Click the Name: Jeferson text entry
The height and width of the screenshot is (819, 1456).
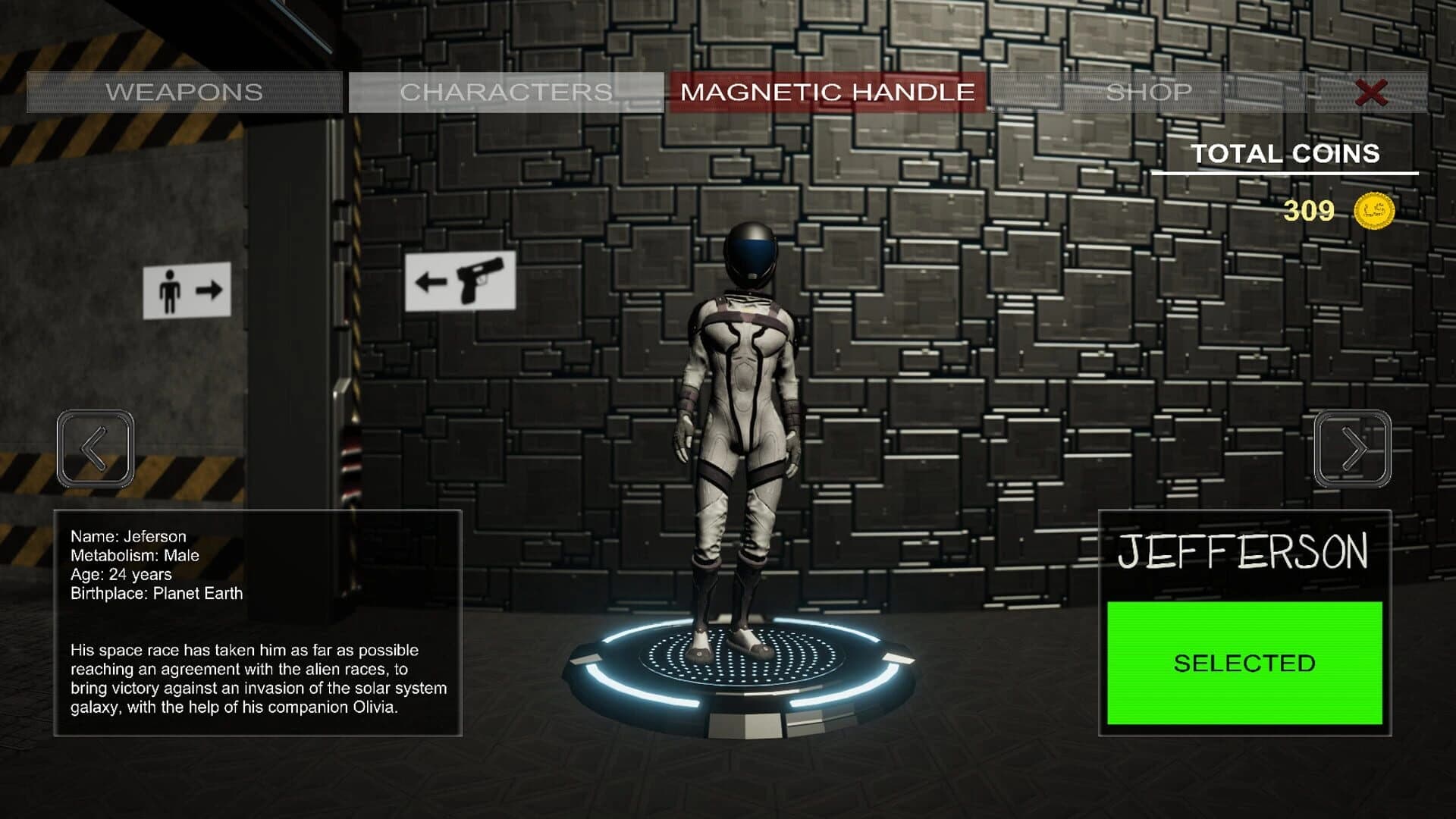[x=127, y=535]
